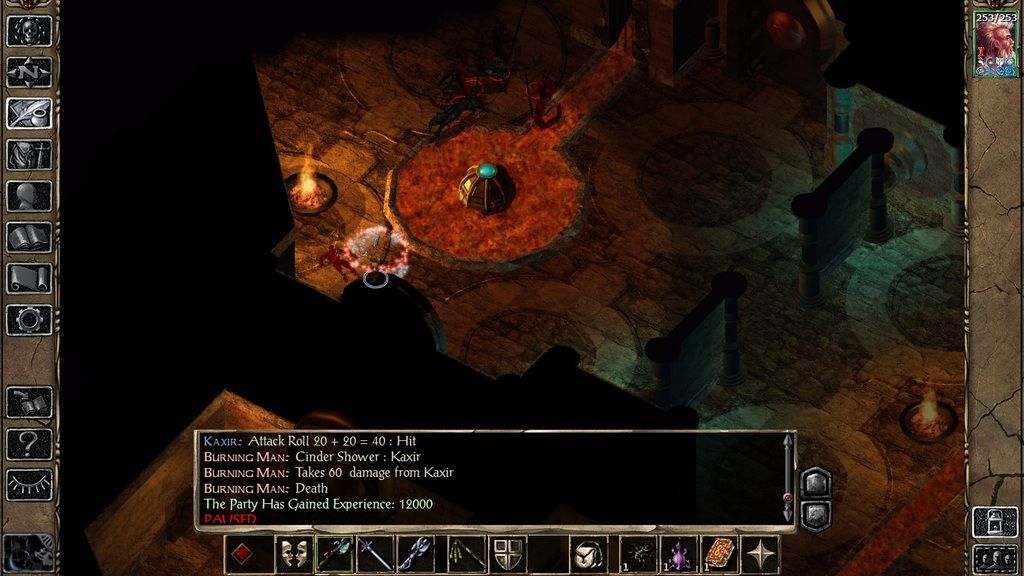Open the mage spellbook
Screen dimensions: 1024x576
(29, 237)
